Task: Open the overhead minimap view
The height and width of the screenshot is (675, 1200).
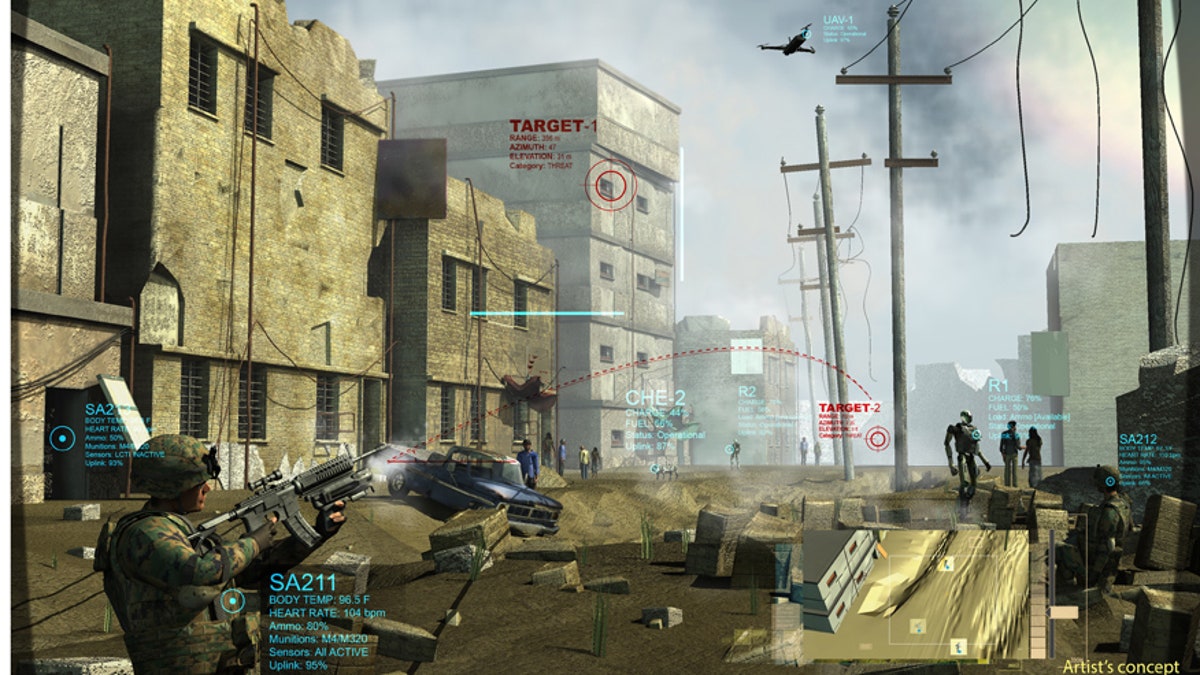Action: point(915,593)
